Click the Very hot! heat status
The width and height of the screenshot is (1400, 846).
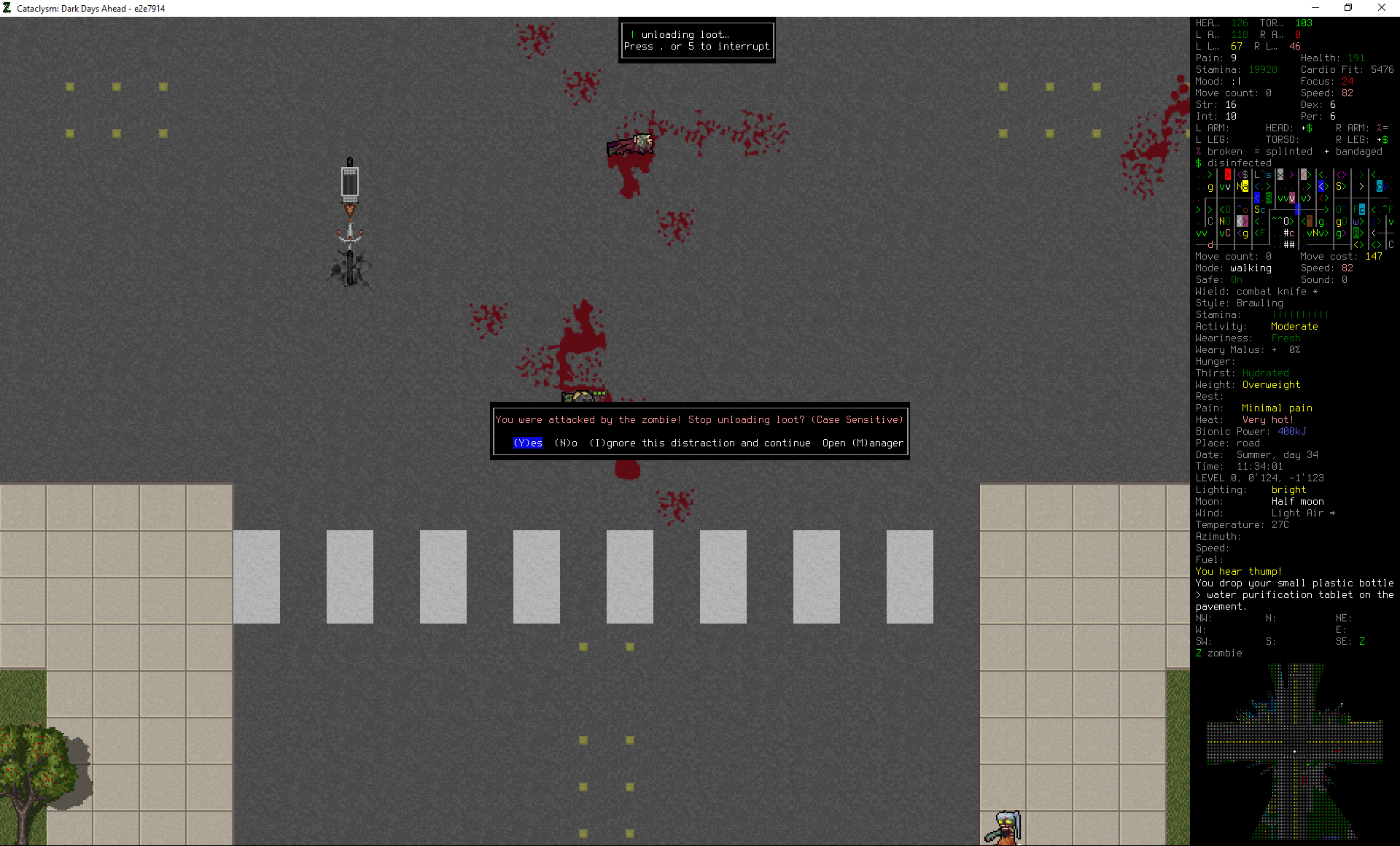tap(1268, 419)
